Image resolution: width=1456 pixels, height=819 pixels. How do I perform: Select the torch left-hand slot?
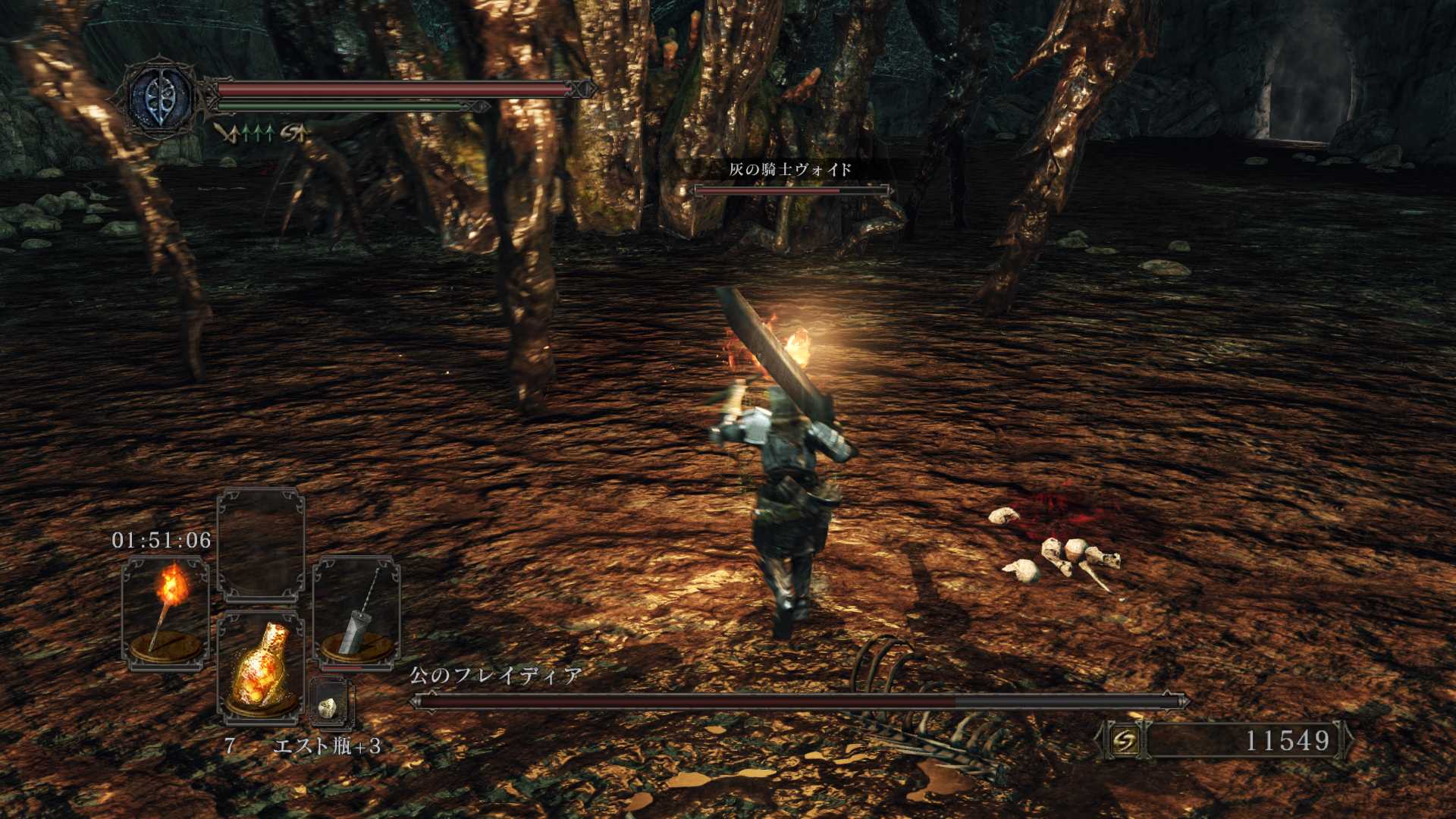(x=165, y=613)
